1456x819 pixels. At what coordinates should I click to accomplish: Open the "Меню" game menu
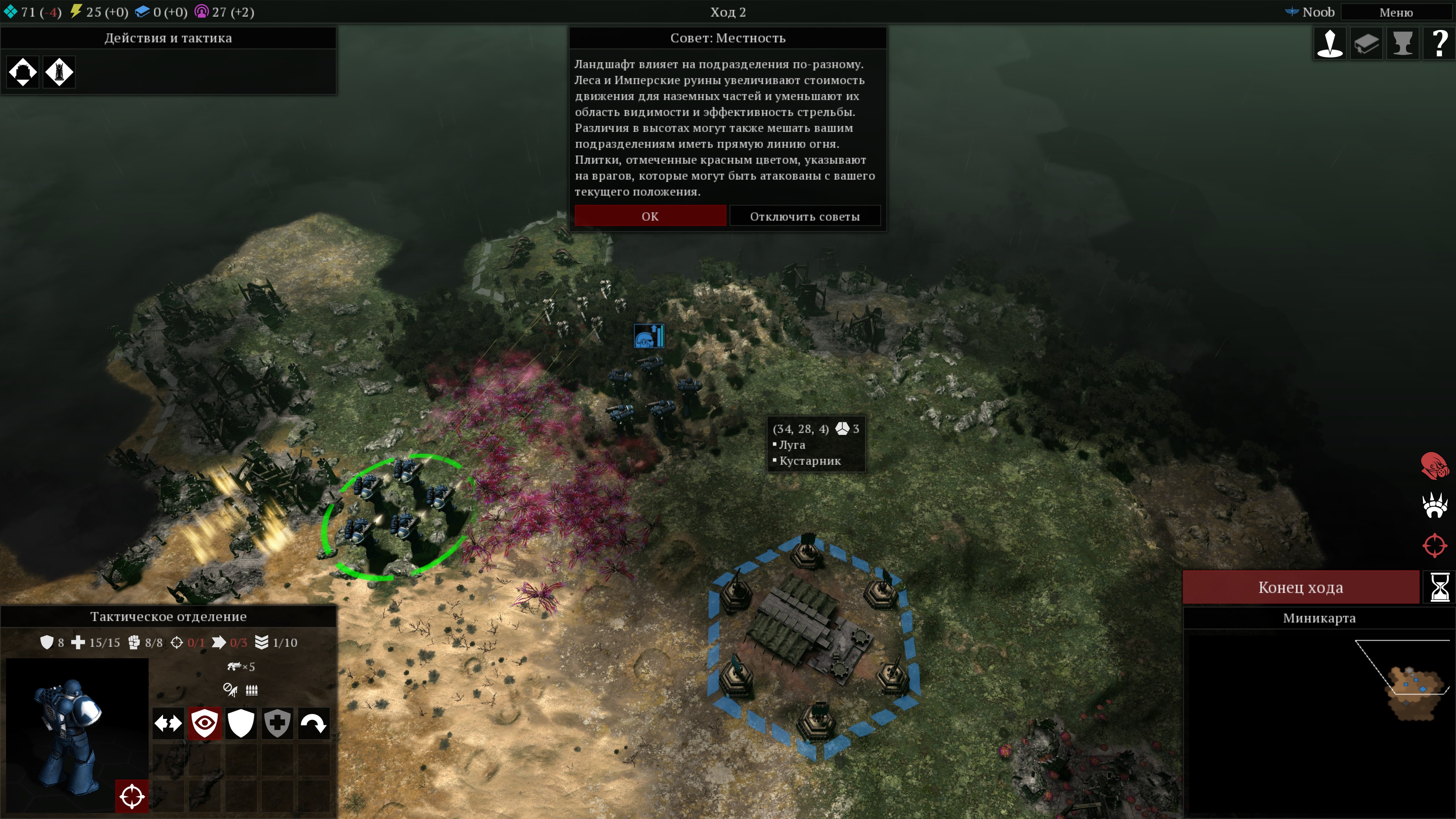click(x=1395, y=13)
